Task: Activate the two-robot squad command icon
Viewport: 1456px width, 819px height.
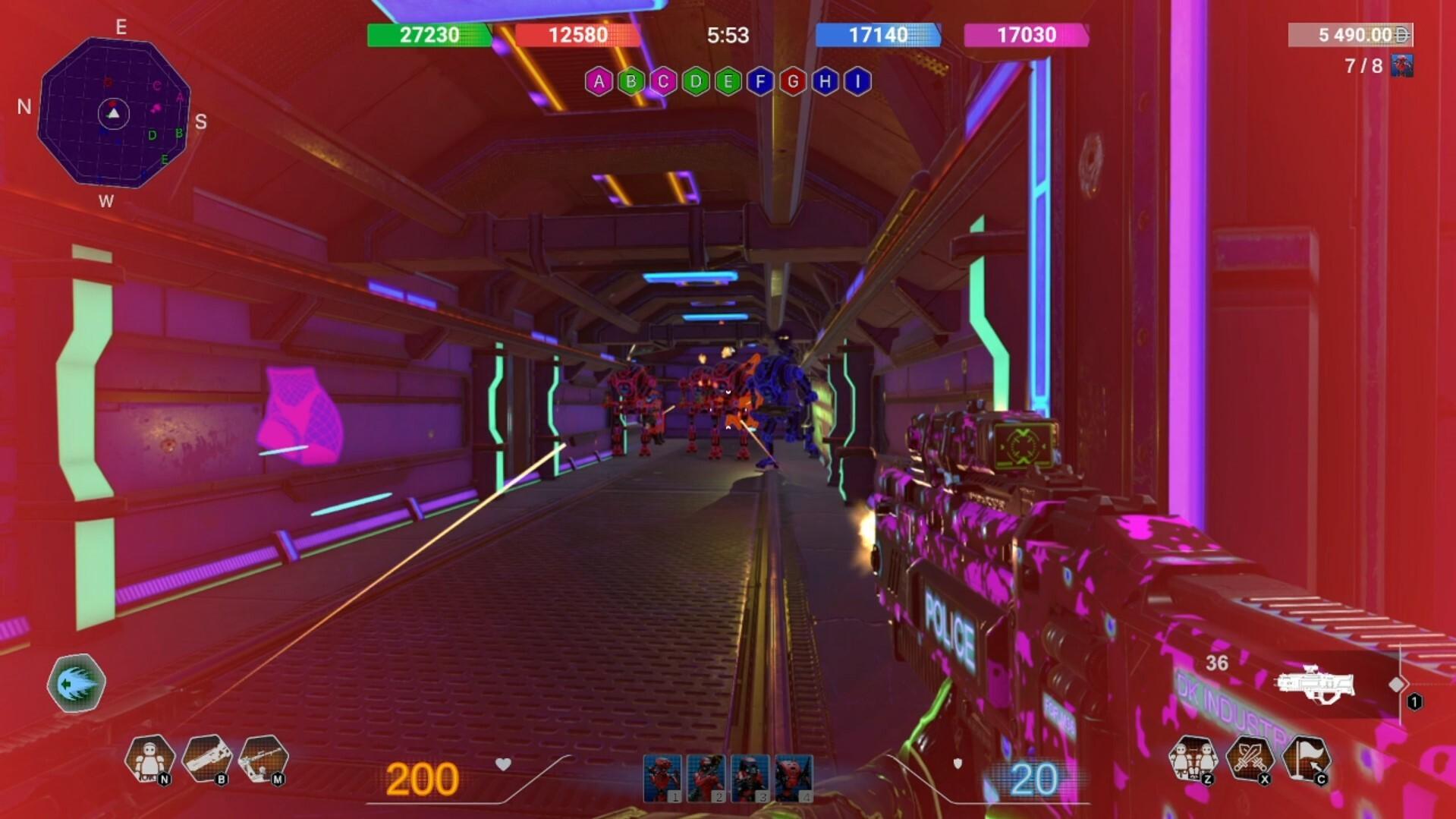Action: point(1193,758)
